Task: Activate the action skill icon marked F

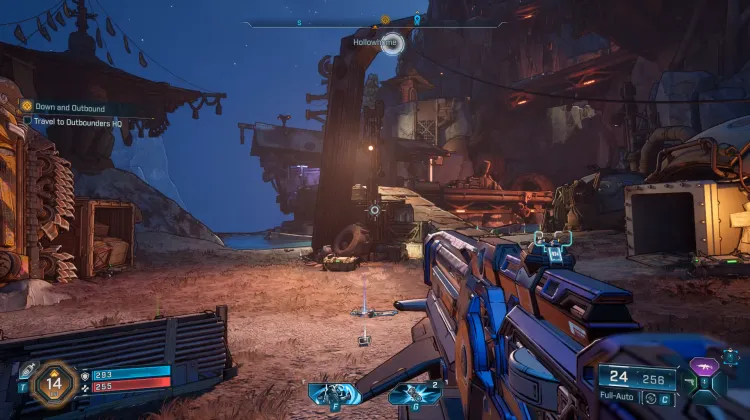Action: 333,394
